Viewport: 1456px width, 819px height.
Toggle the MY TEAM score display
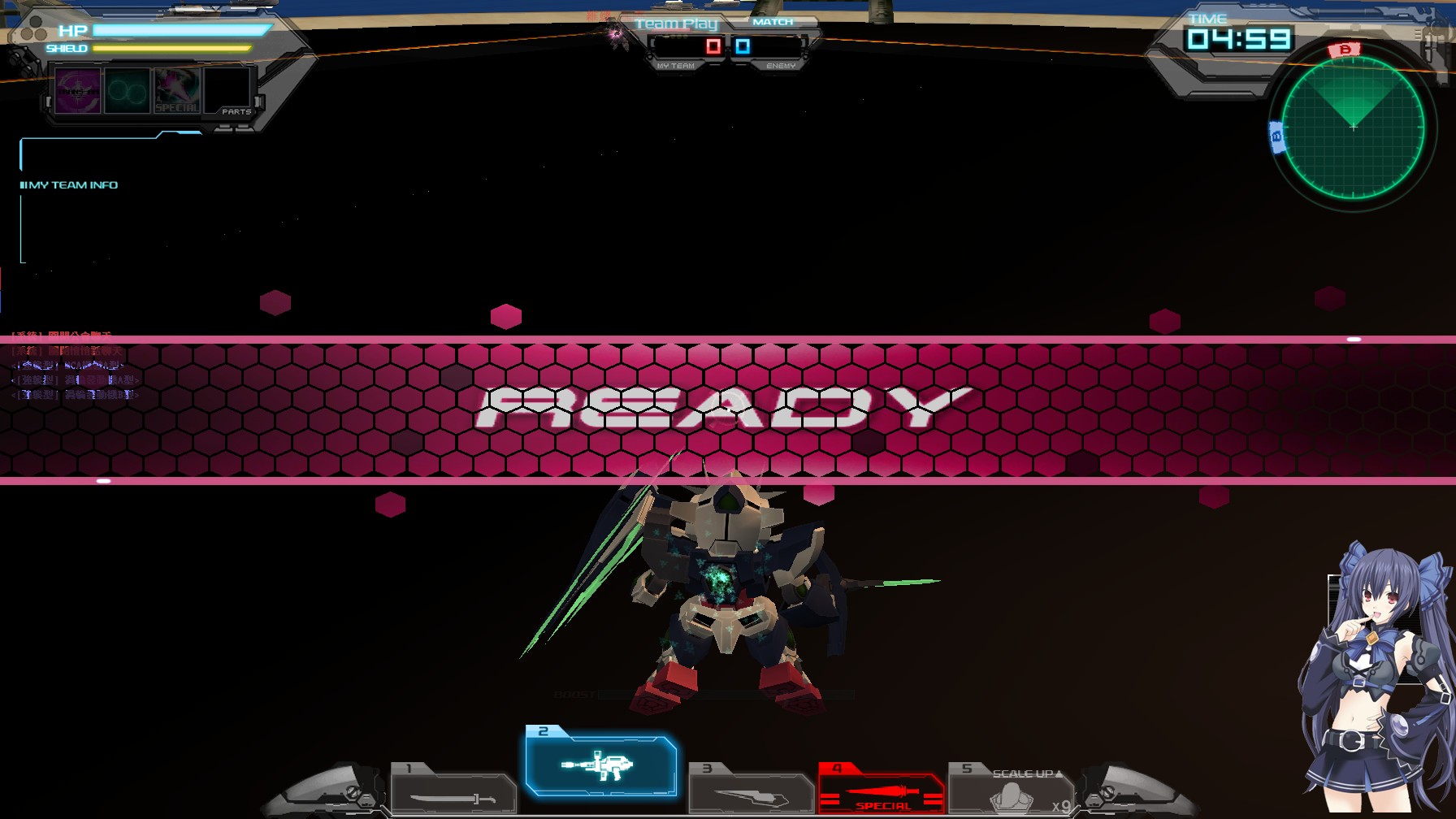pyautogui.click(x=712, y=46)
